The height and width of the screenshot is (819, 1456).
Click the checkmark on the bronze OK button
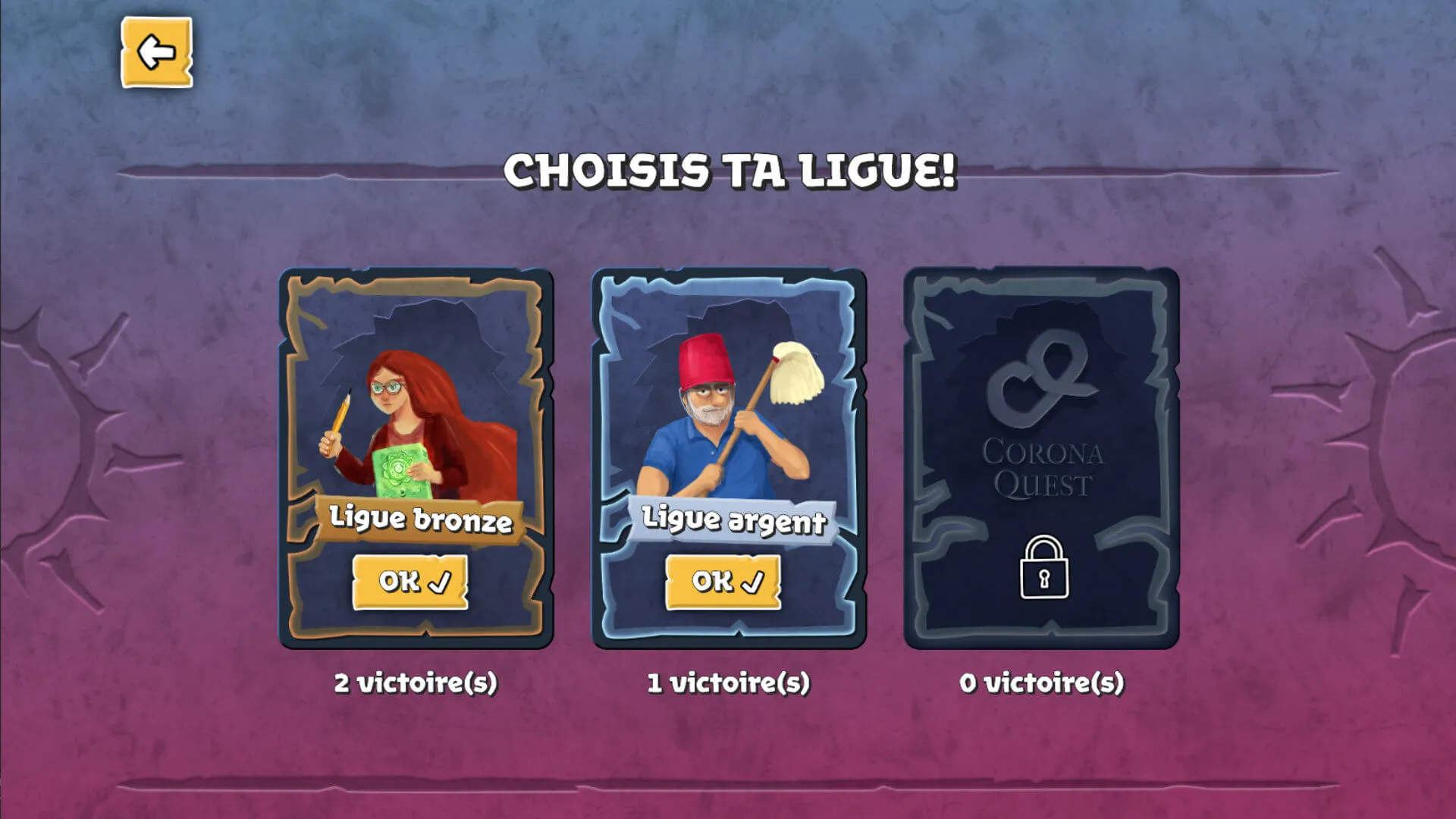(x=440, y=580)
